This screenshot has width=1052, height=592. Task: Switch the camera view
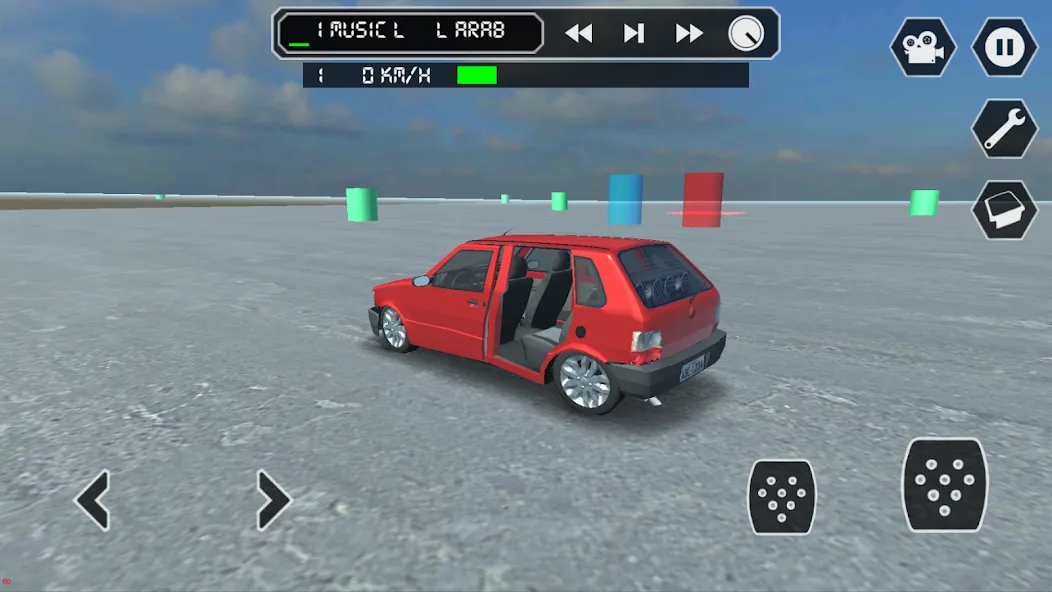click(x=923, y=47)
